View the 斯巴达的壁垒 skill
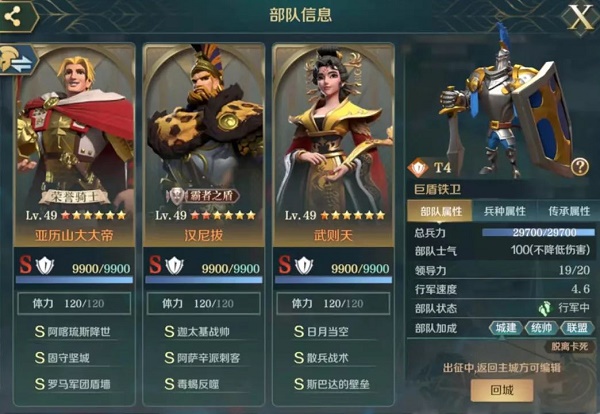This screenshot has width=600, height=414. [335, 383]
